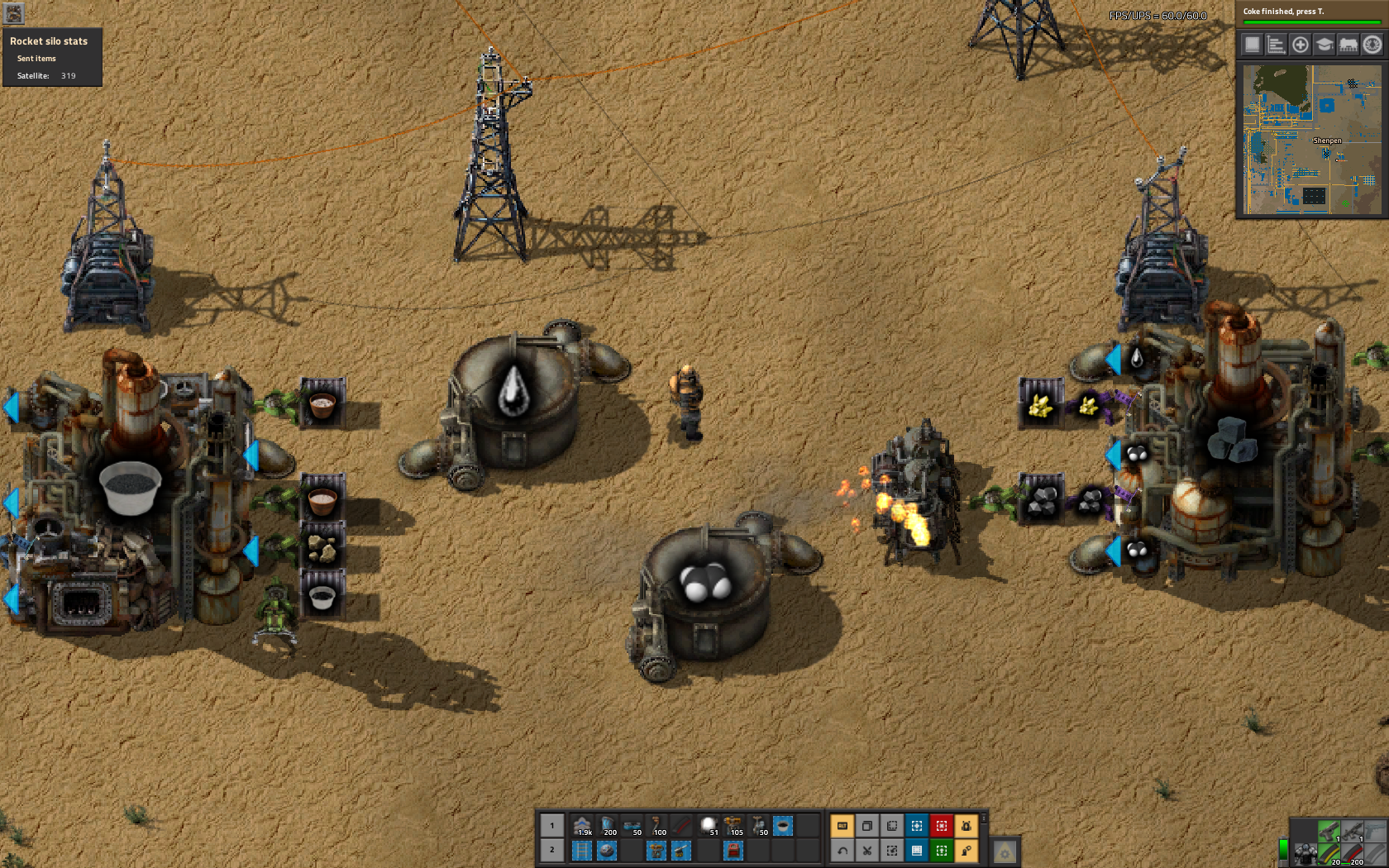Switch to quickbar row 1
The width and height of the screenshot is (1389, 868).
tap(552, 826)
